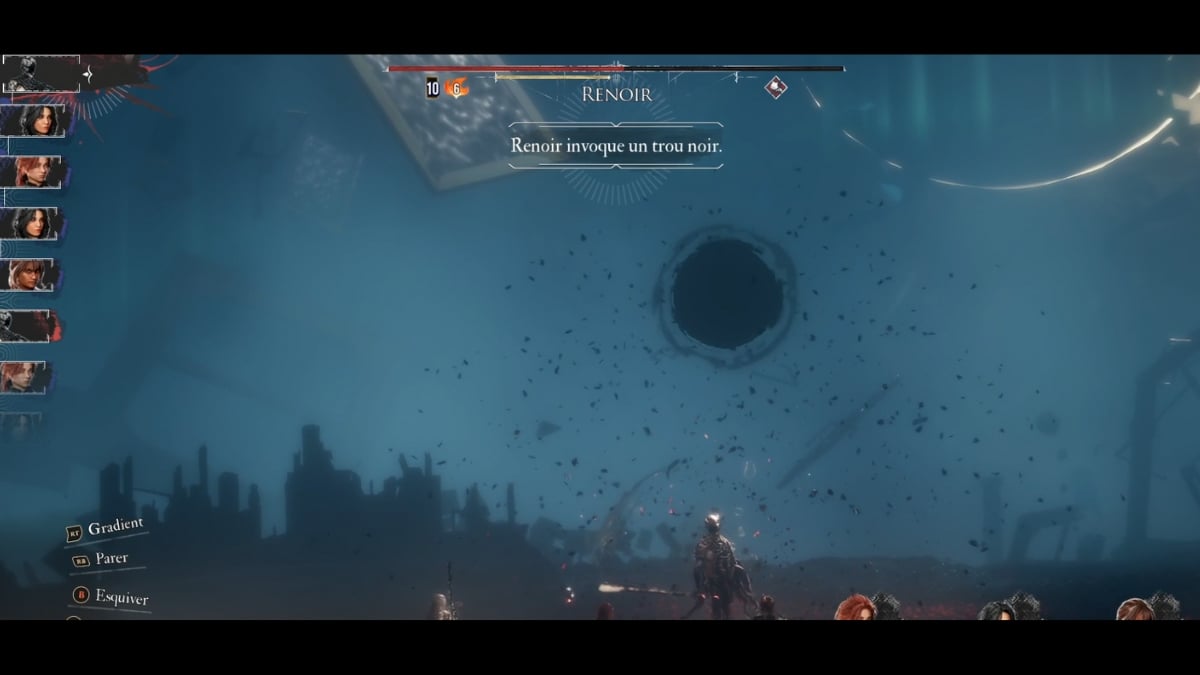Inspect the flame status icon showing 6
This screenshot has height=675, width=1200.
(x=456, y=88)
